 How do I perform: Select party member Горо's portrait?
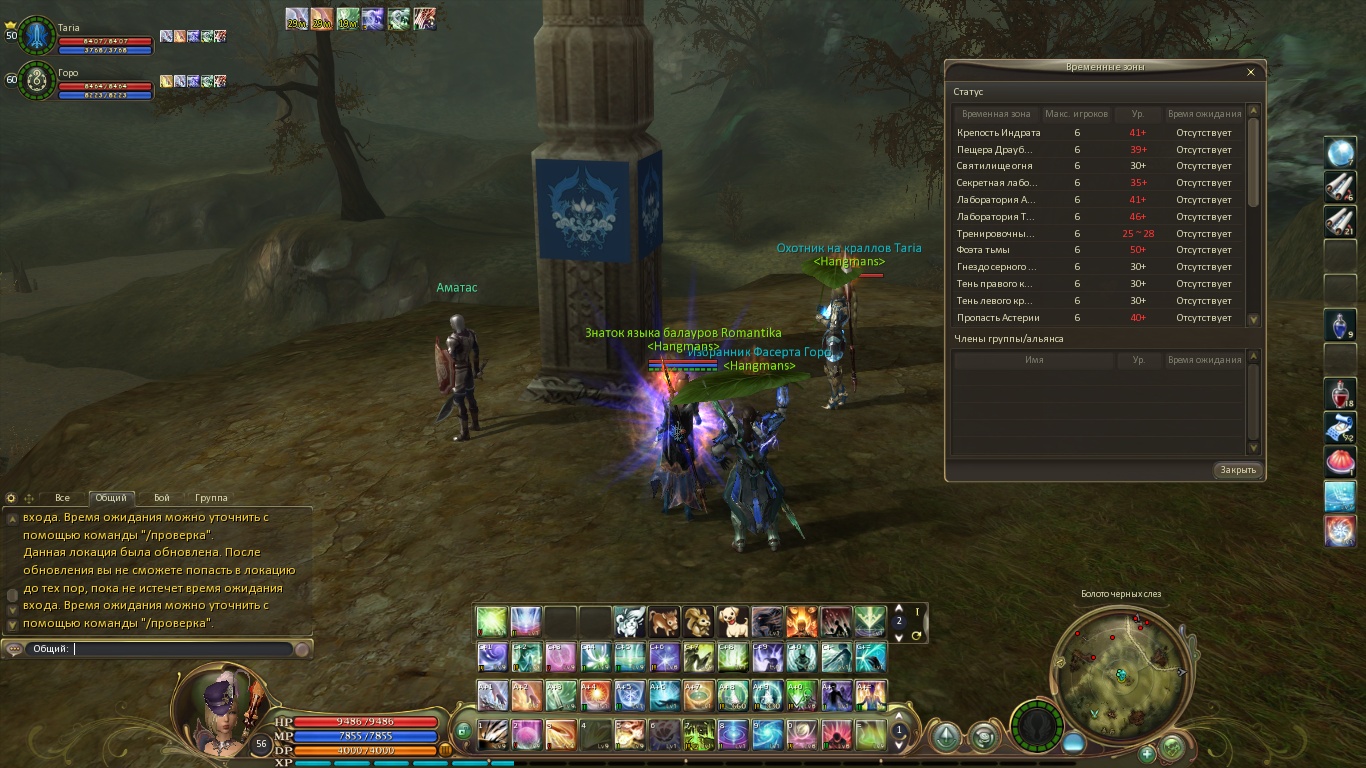point(37,79)
